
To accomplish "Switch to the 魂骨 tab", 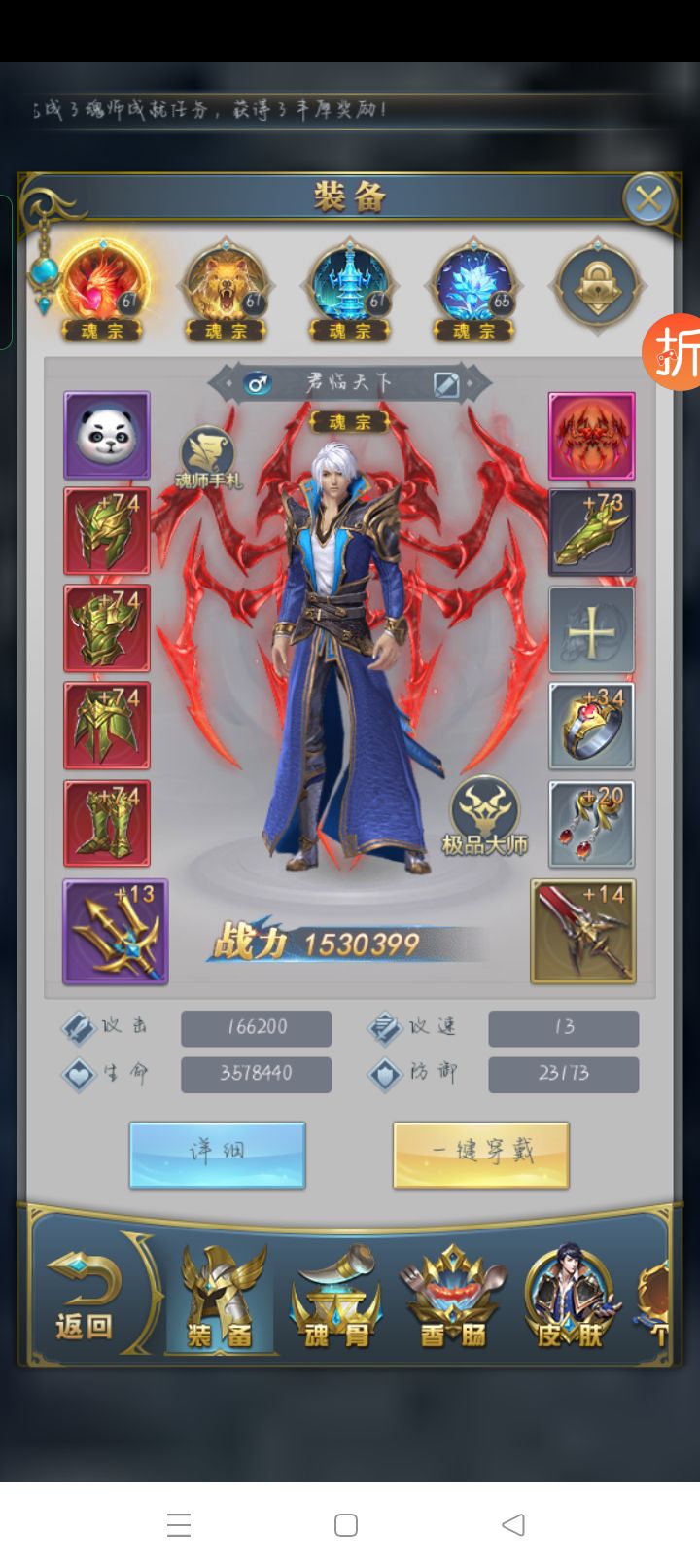I will (336, 1300).
